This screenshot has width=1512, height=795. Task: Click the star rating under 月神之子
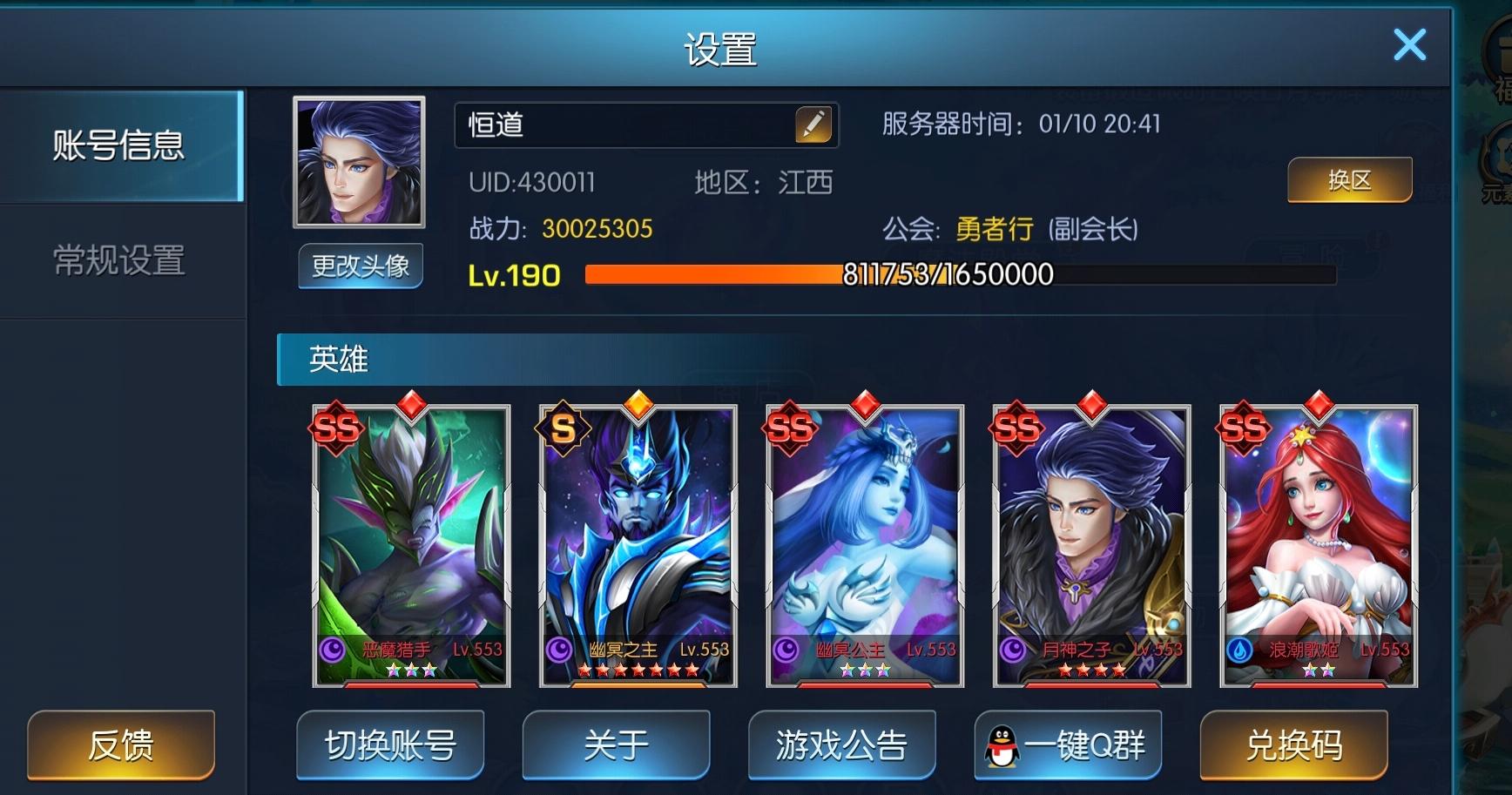1090,672
